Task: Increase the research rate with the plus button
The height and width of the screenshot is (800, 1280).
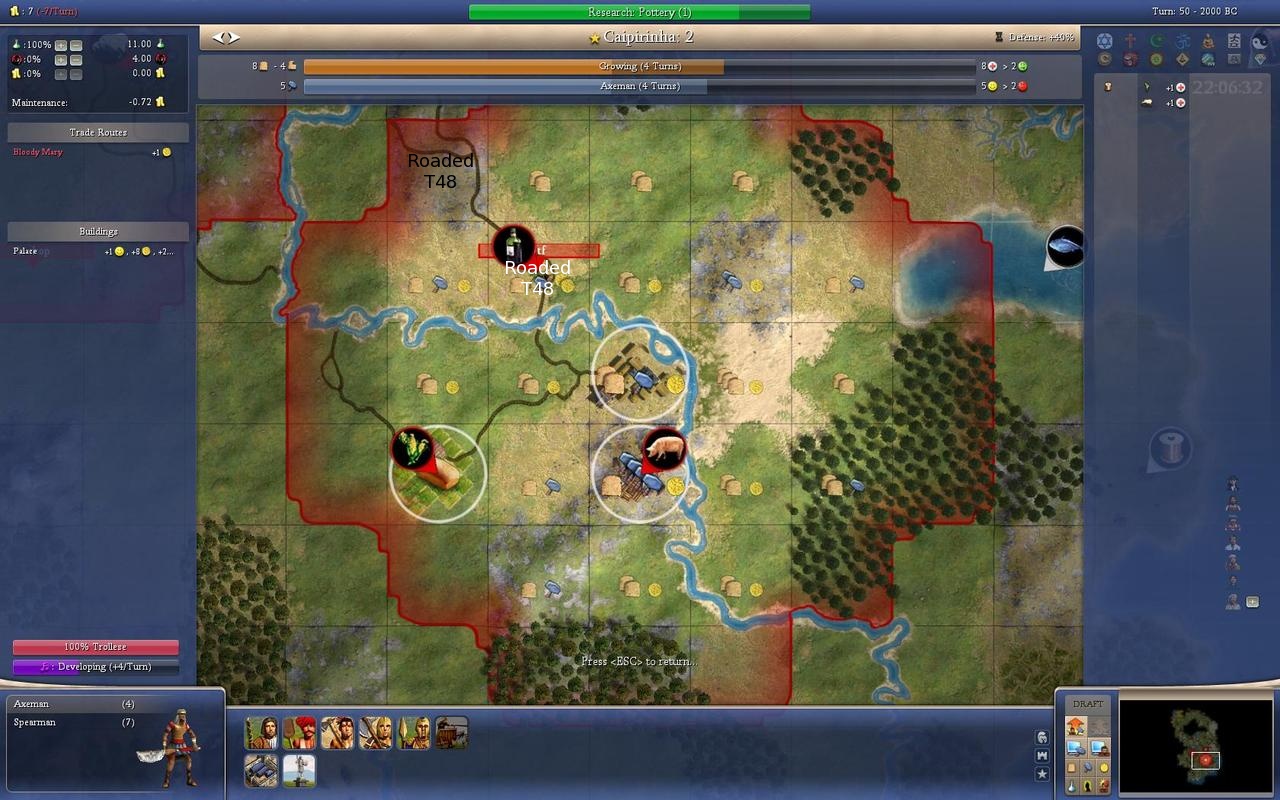Action: click(61, 45)
